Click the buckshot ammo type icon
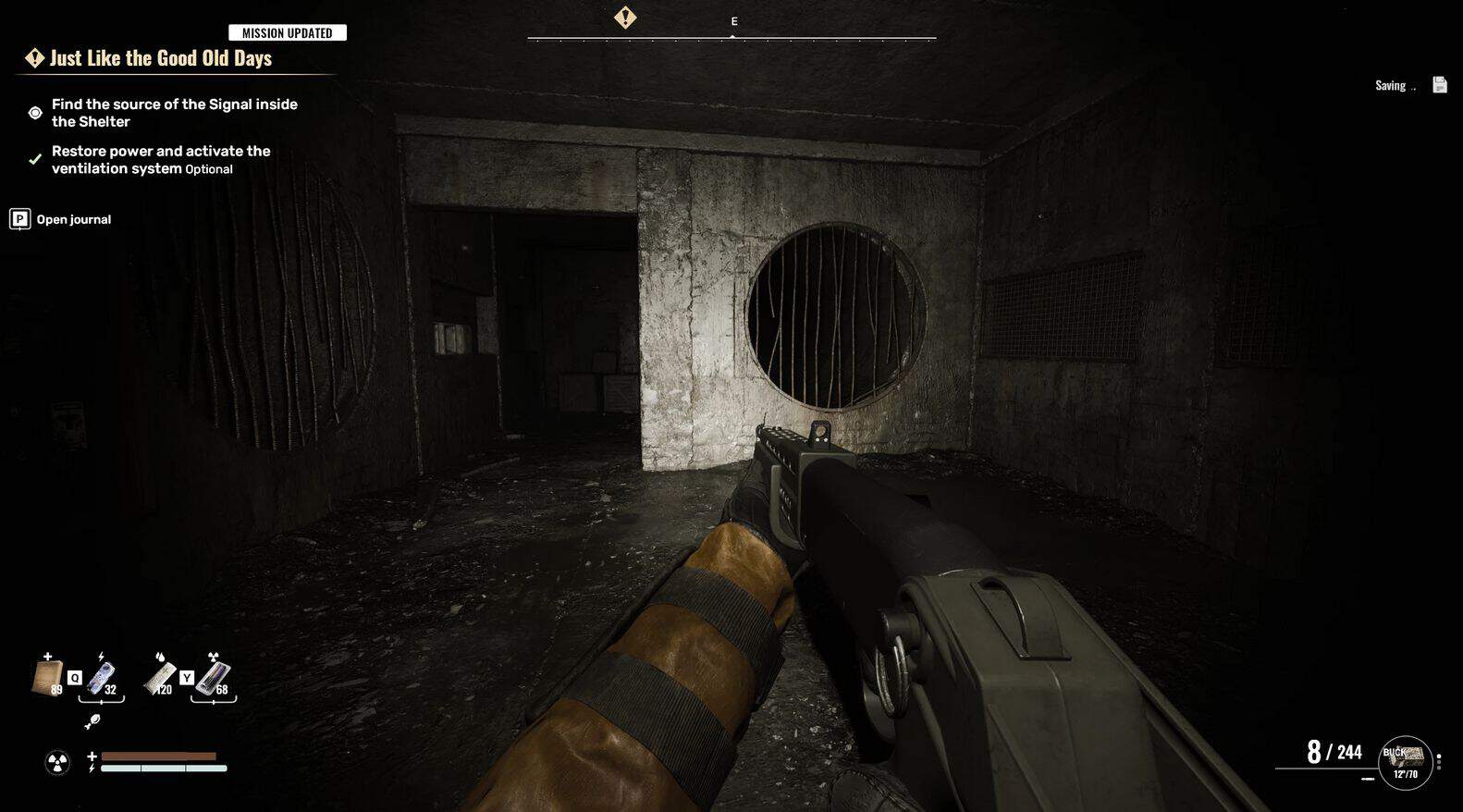The image size is (1463, 812). 1405,762
